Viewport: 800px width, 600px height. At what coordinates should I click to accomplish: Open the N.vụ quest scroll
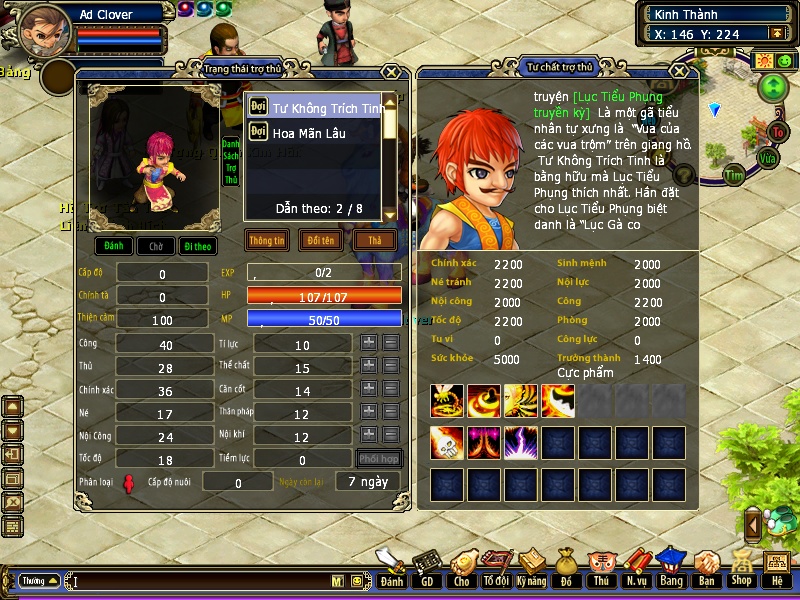(x=635, y=568)
